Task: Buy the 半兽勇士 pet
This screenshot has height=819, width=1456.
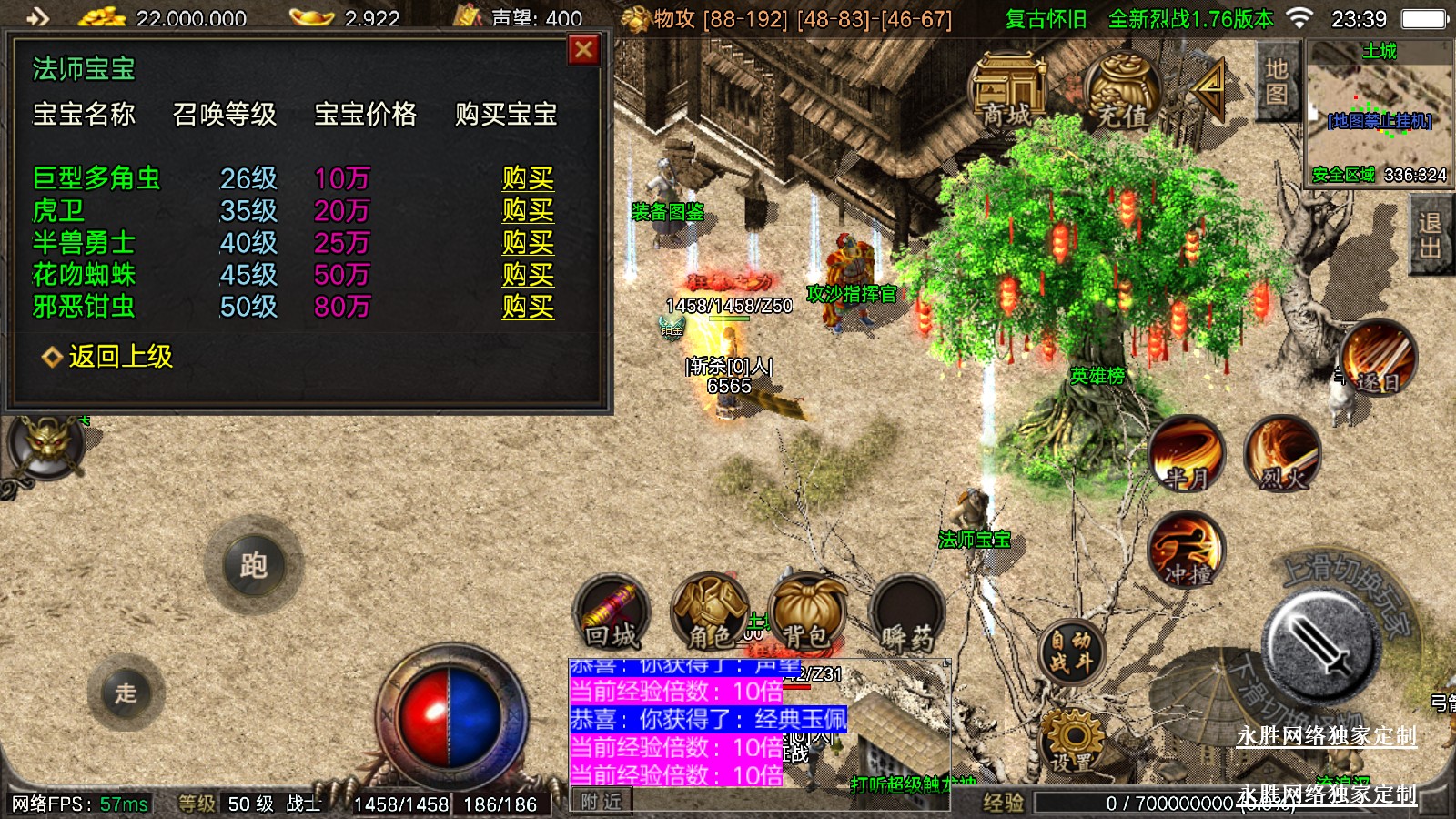Action: point(528,242)
